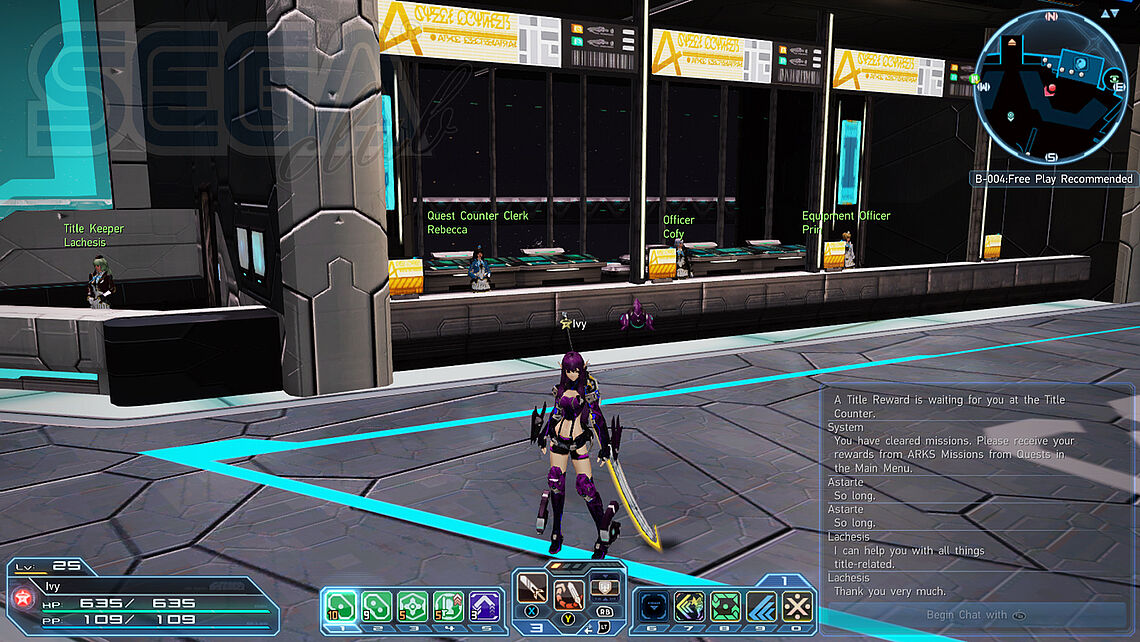This screenshot has width=1140, height=642.
Task: Activate the white cross skill in slot 0
Action: 797,607
